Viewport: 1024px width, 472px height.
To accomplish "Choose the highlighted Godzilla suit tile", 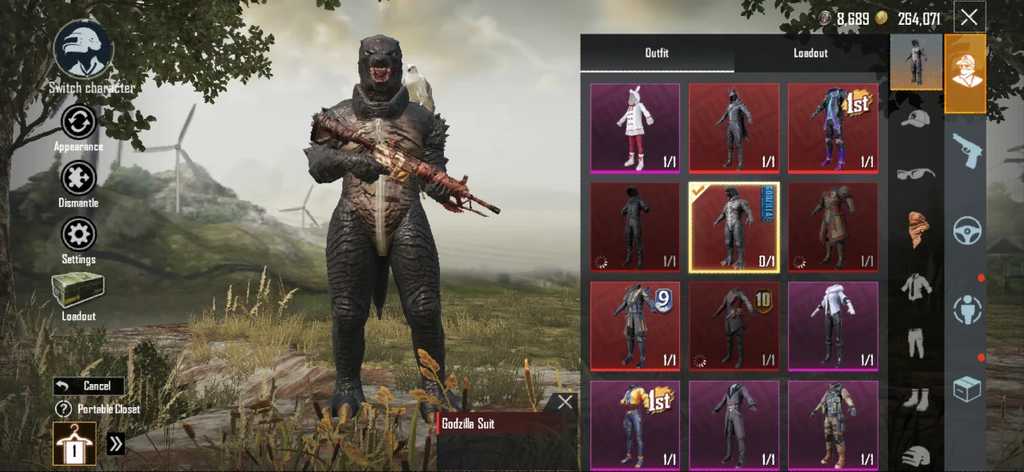I will pyautogui.click(x=734, y=227).
